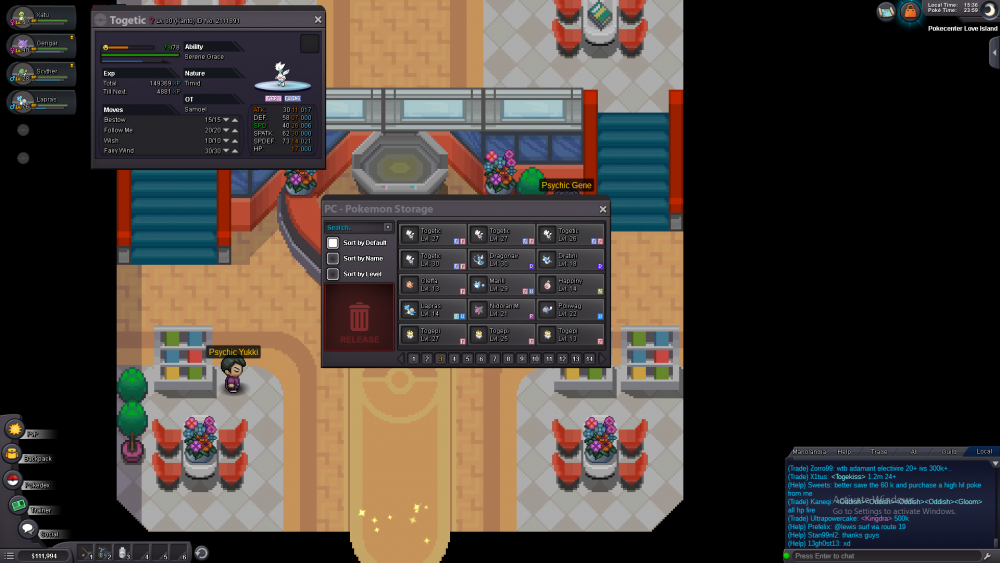Click the red Release trash button
Screen dimensions: 1000x563
coord(359,318)
